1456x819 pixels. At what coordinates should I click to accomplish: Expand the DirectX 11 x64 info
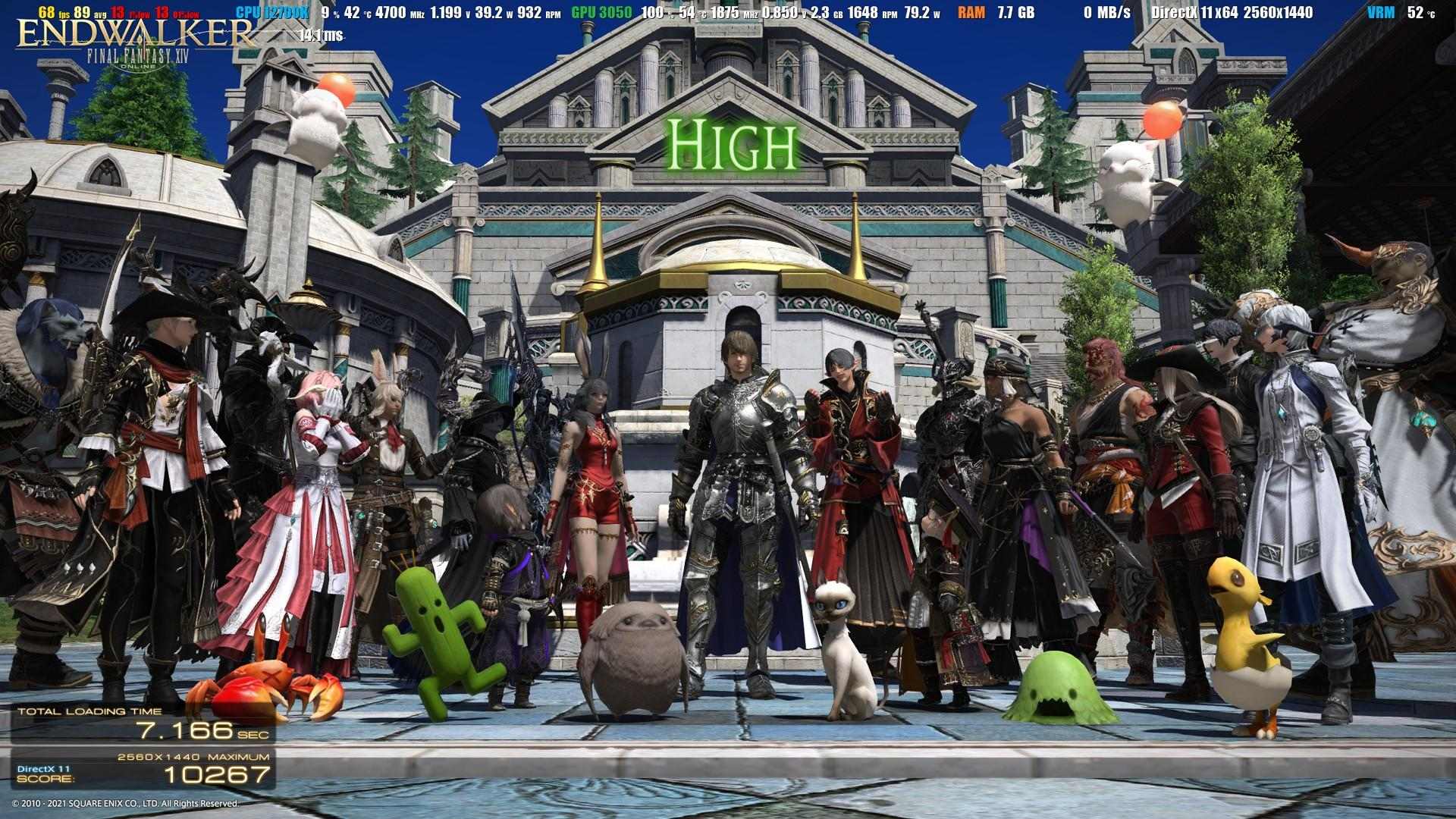(1197, 12)
